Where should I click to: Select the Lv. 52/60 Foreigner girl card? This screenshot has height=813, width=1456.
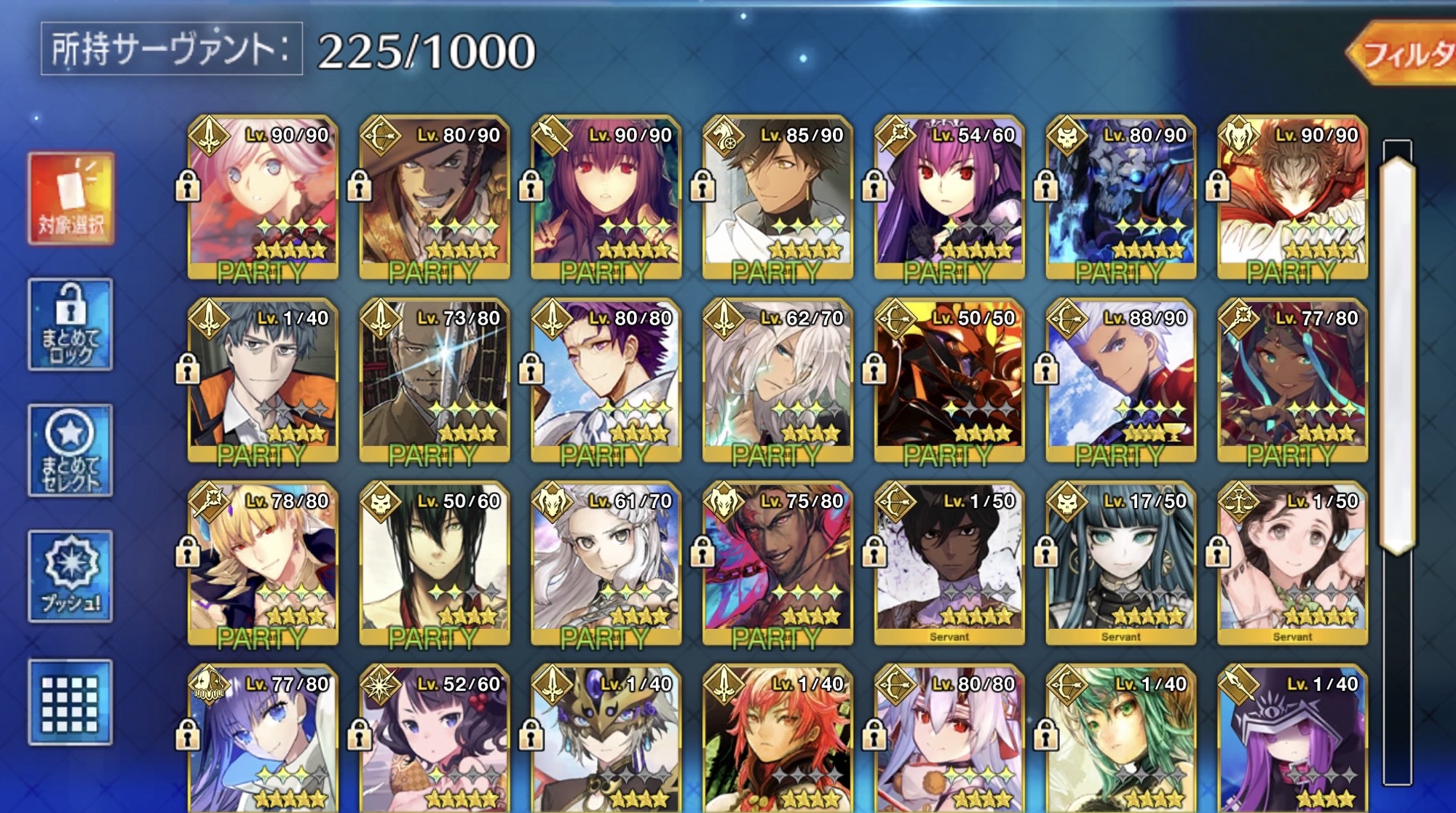coord(435,739)
